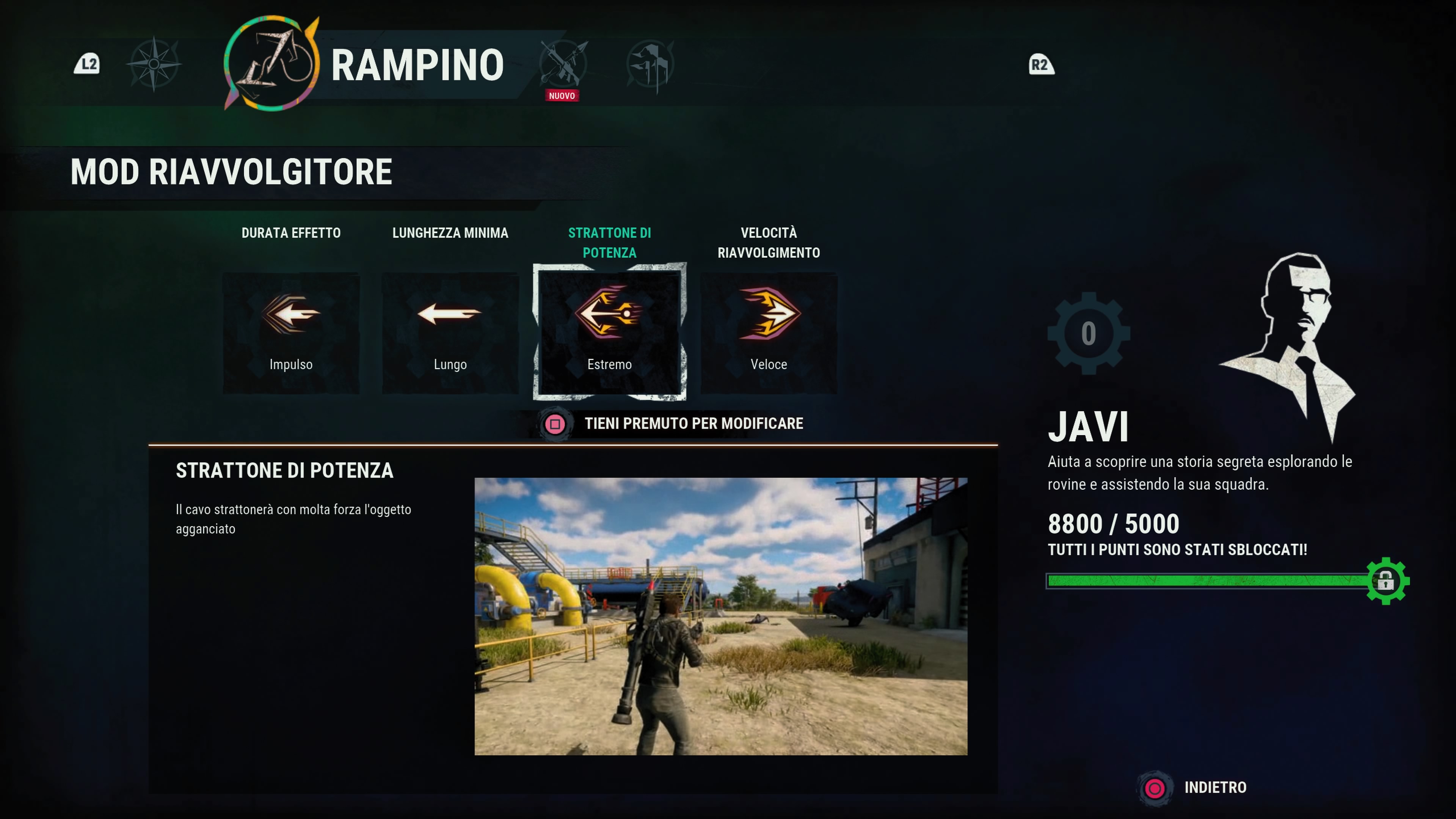
Task: Select the Estremo power yank mod
Action: pos(609,333)
